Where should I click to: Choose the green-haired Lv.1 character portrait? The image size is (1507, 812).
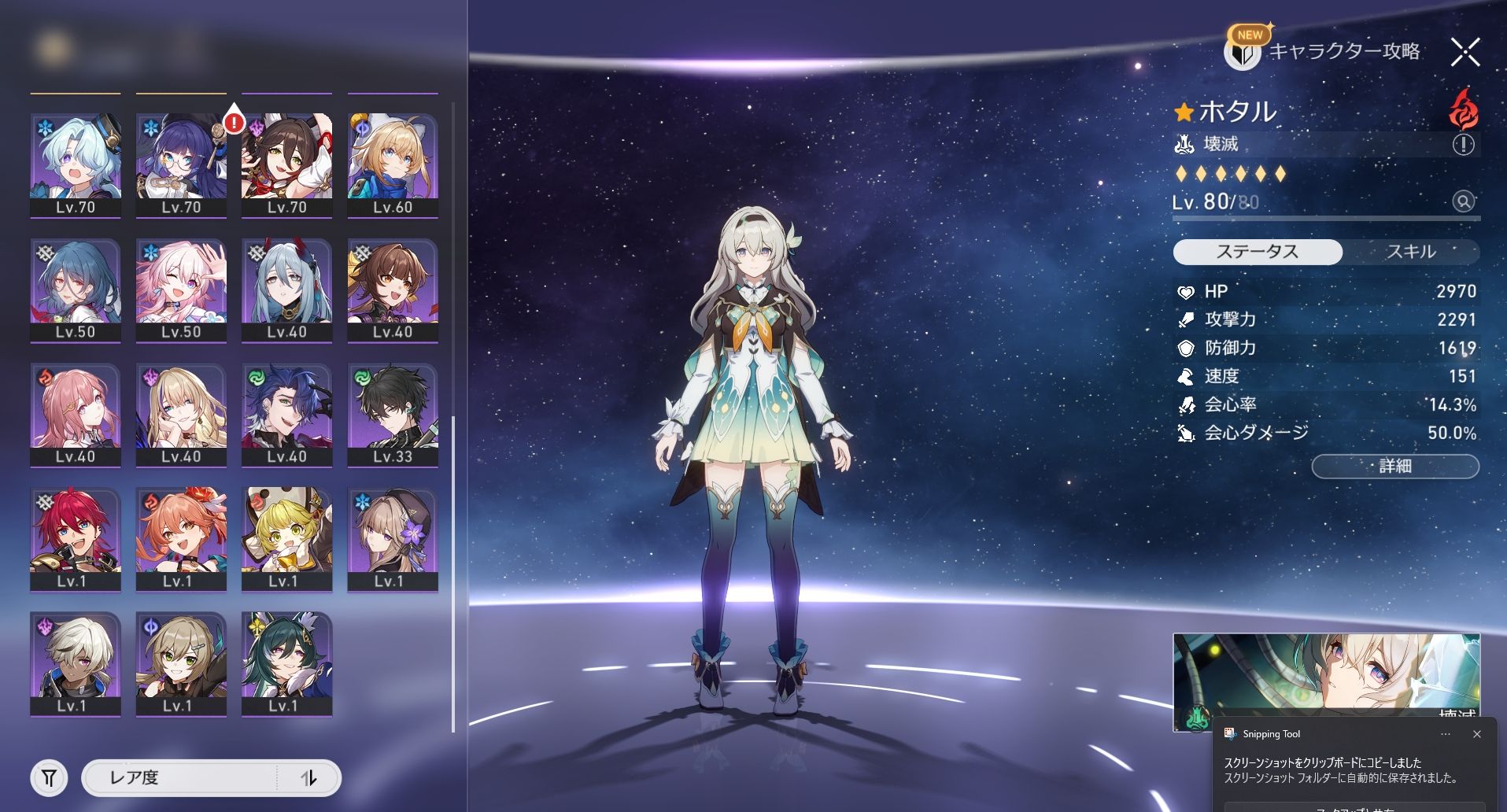[x=286, y=664]
